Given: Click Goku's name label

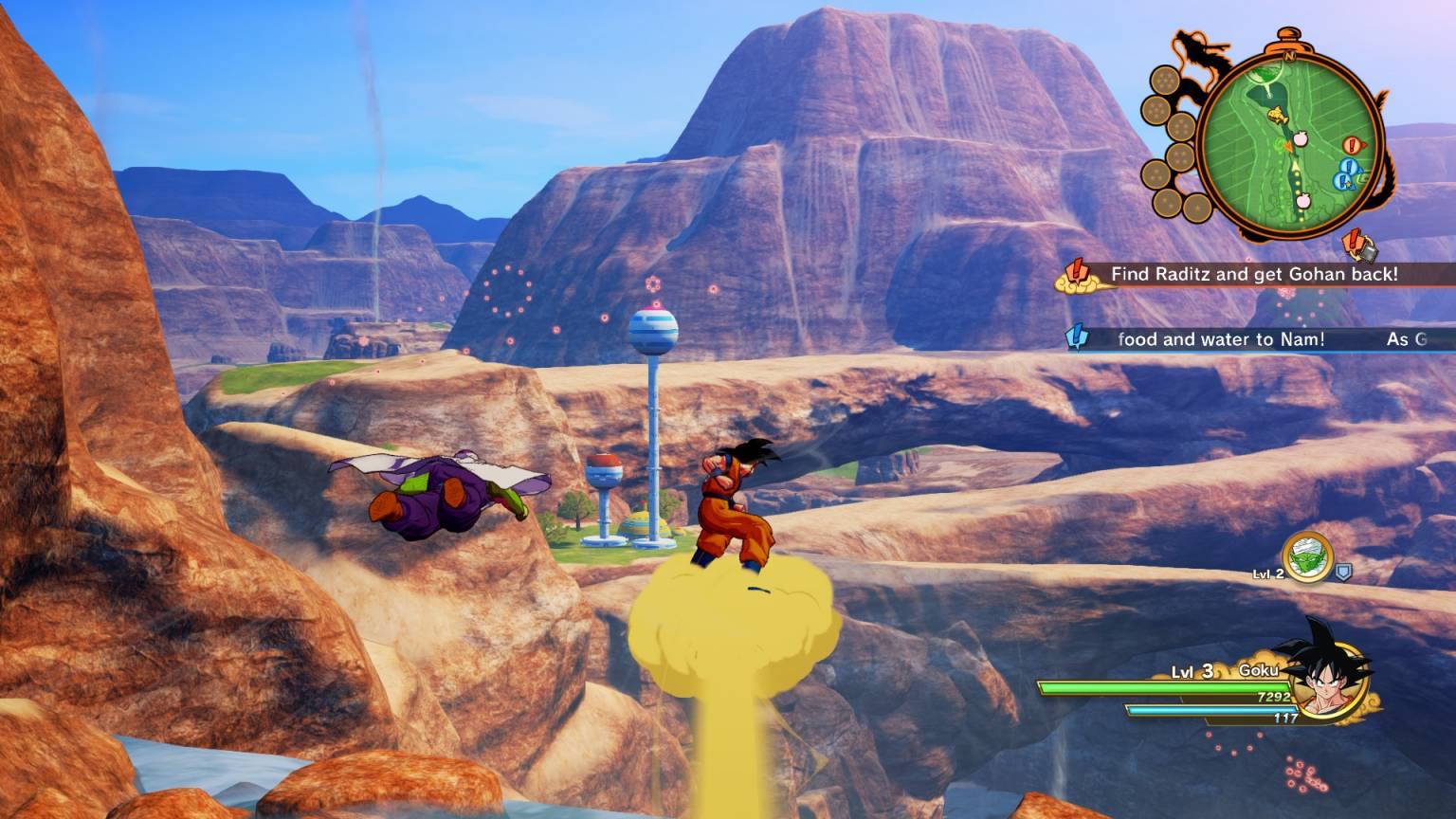Looking at the screenshot, I should click(1259, 671).
